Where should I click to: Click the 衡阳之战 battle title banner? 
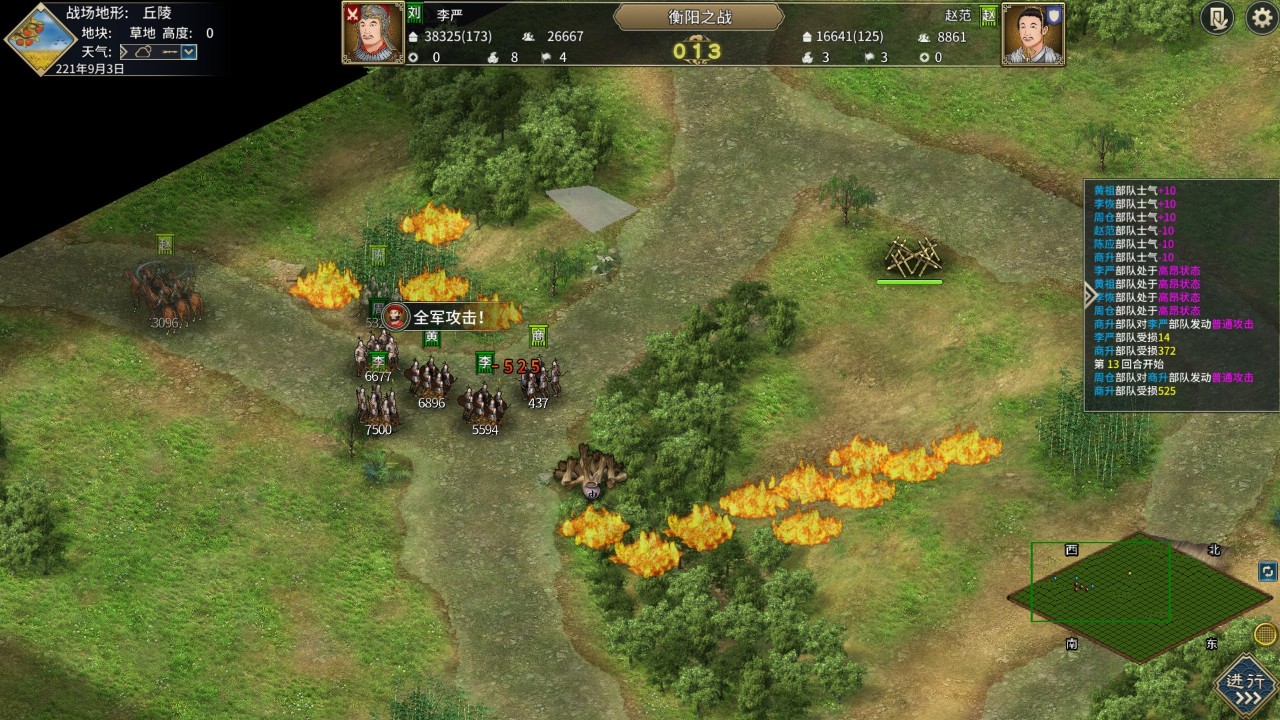[x=698, y=17]
